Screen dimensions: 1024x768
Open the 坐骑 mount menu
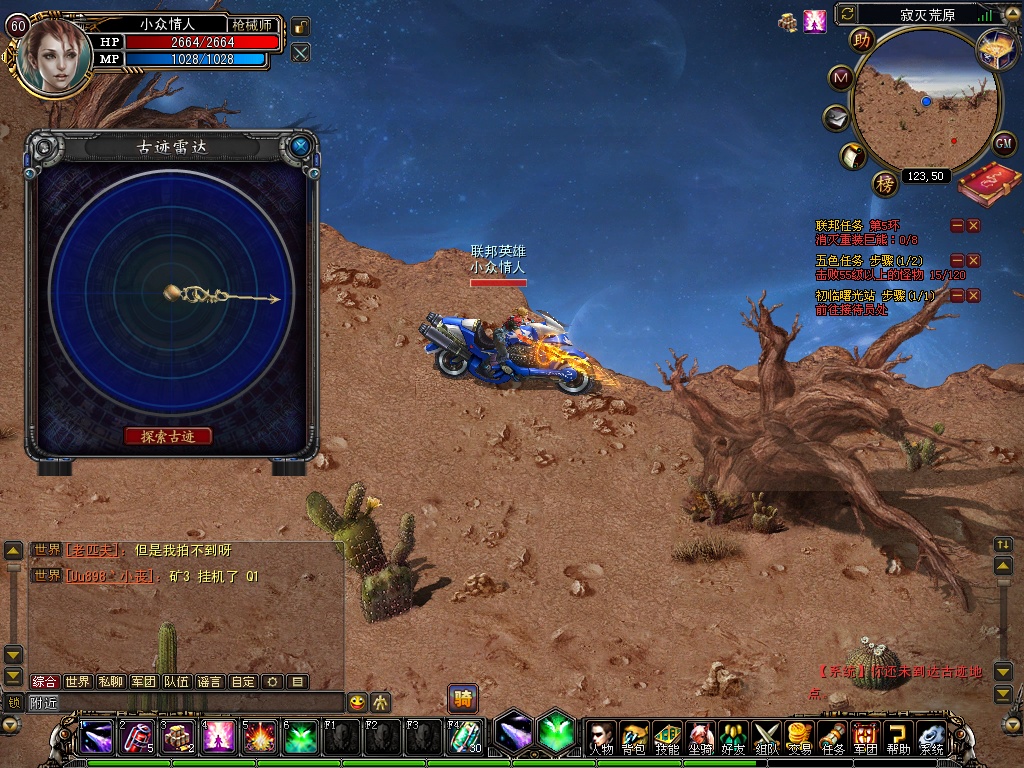pos(700,736)
